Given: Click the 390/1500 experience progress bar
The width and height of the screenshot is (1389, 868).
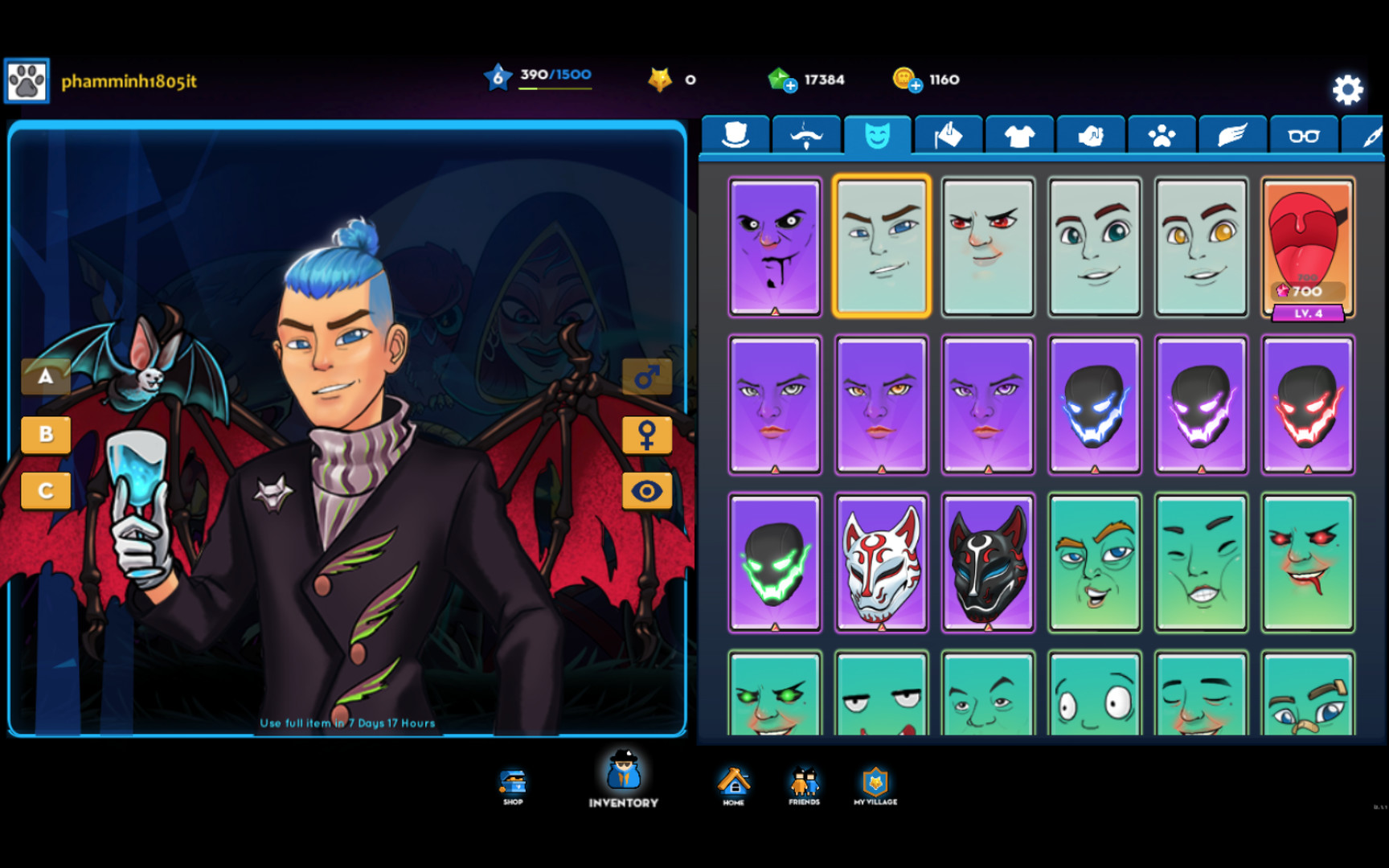Looking at the screenshot, I should click(x=554, y=76).
